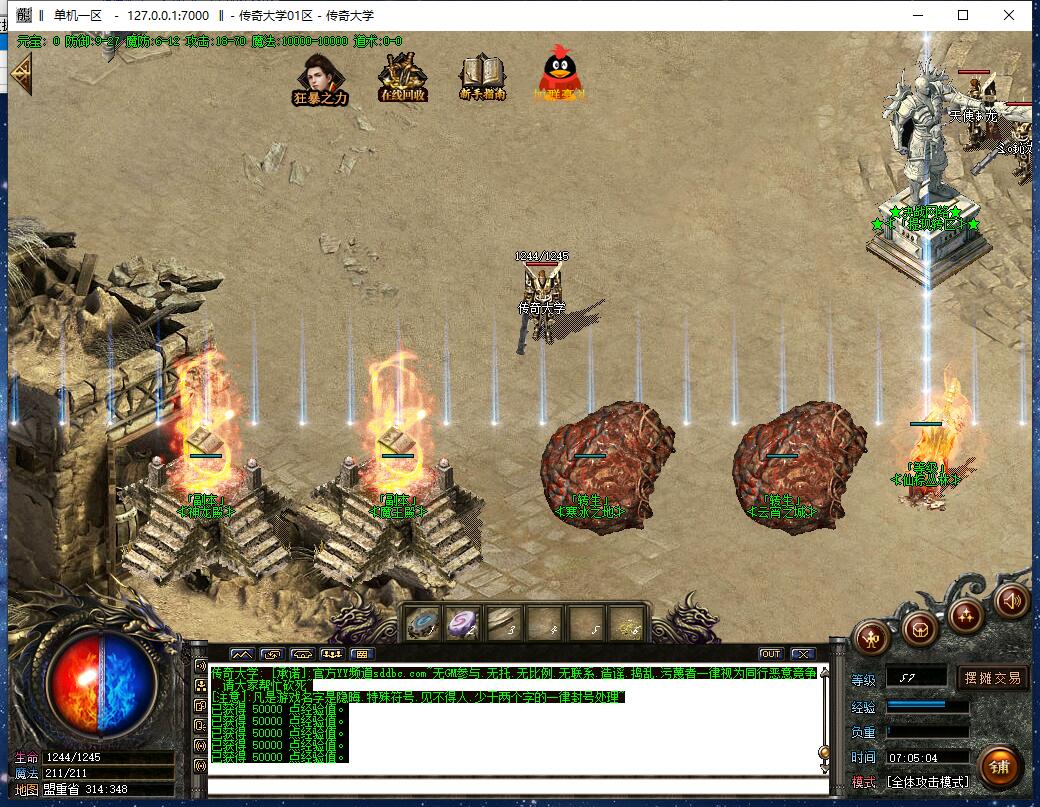Image resolution: width=1040 pixels, height=807 pixels.
Task: Open the character status round button
Action: 872,637
